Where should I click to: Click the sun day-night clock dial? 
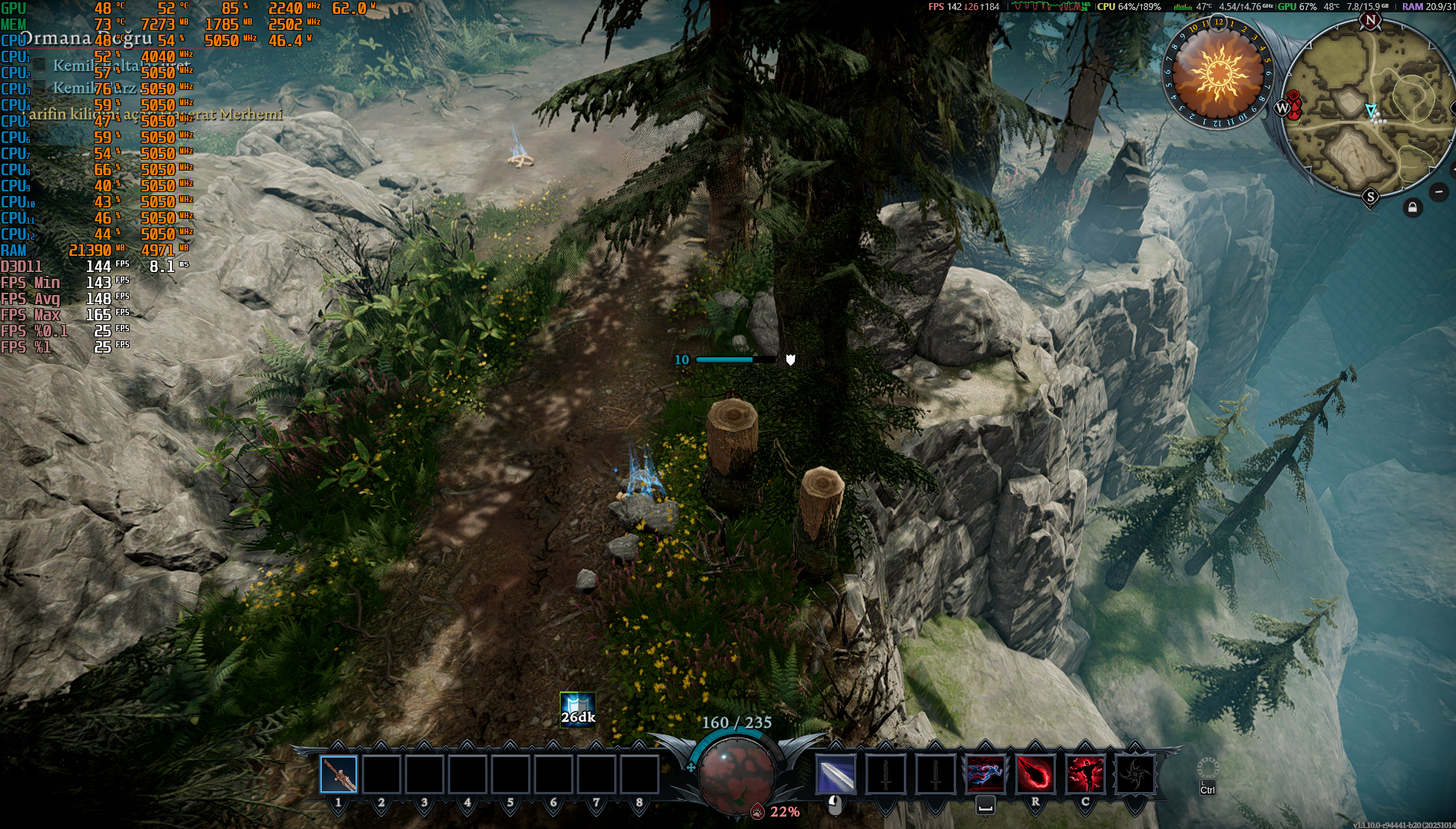(1218, 75)
